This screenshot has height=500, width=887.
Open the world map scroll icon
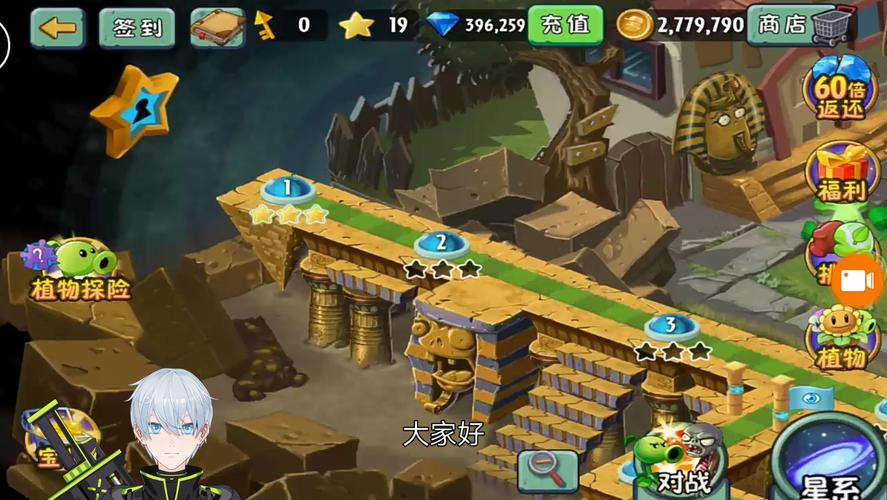coord(217,27)
